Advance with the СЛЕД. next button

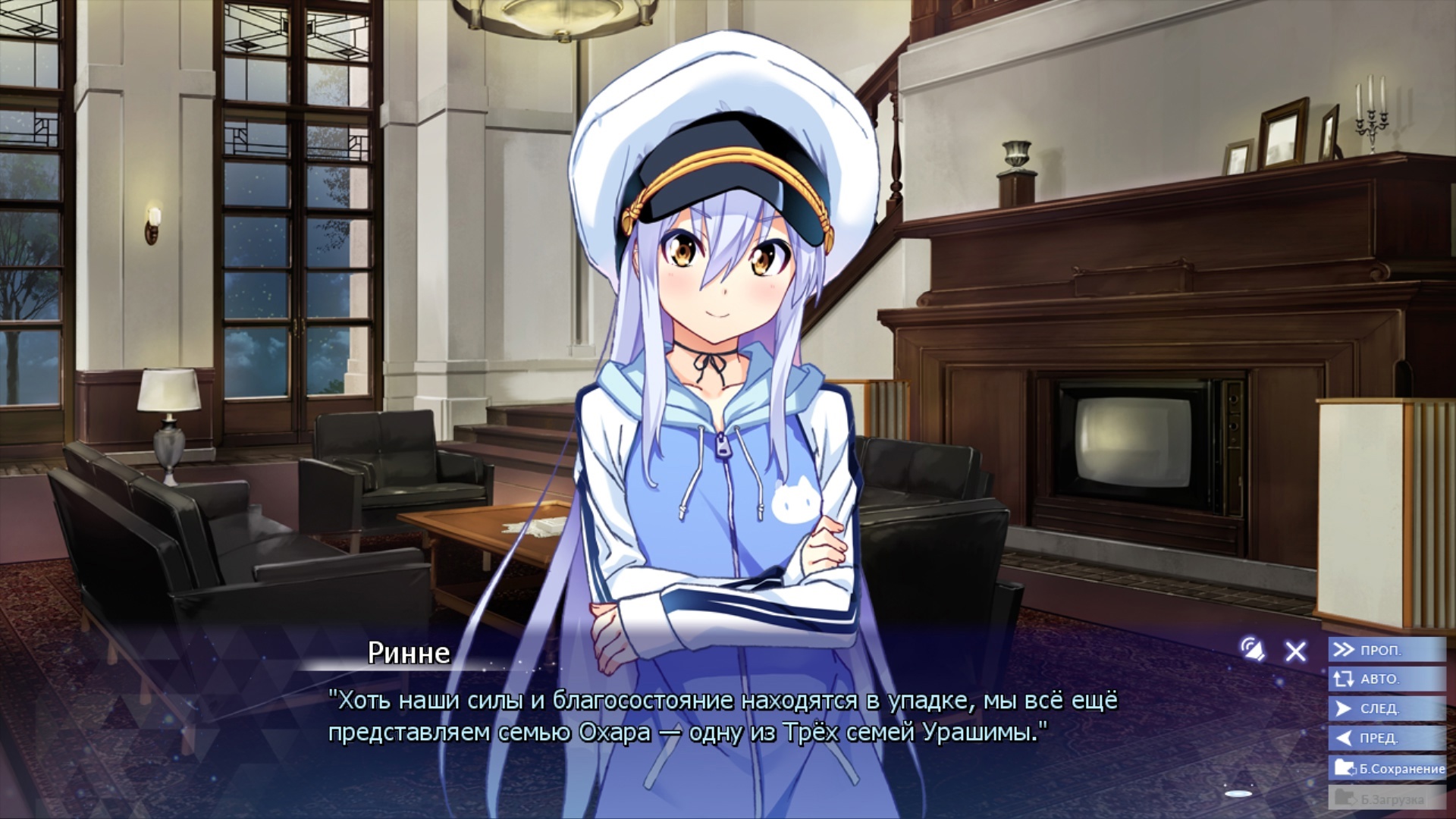(1386, 708)
